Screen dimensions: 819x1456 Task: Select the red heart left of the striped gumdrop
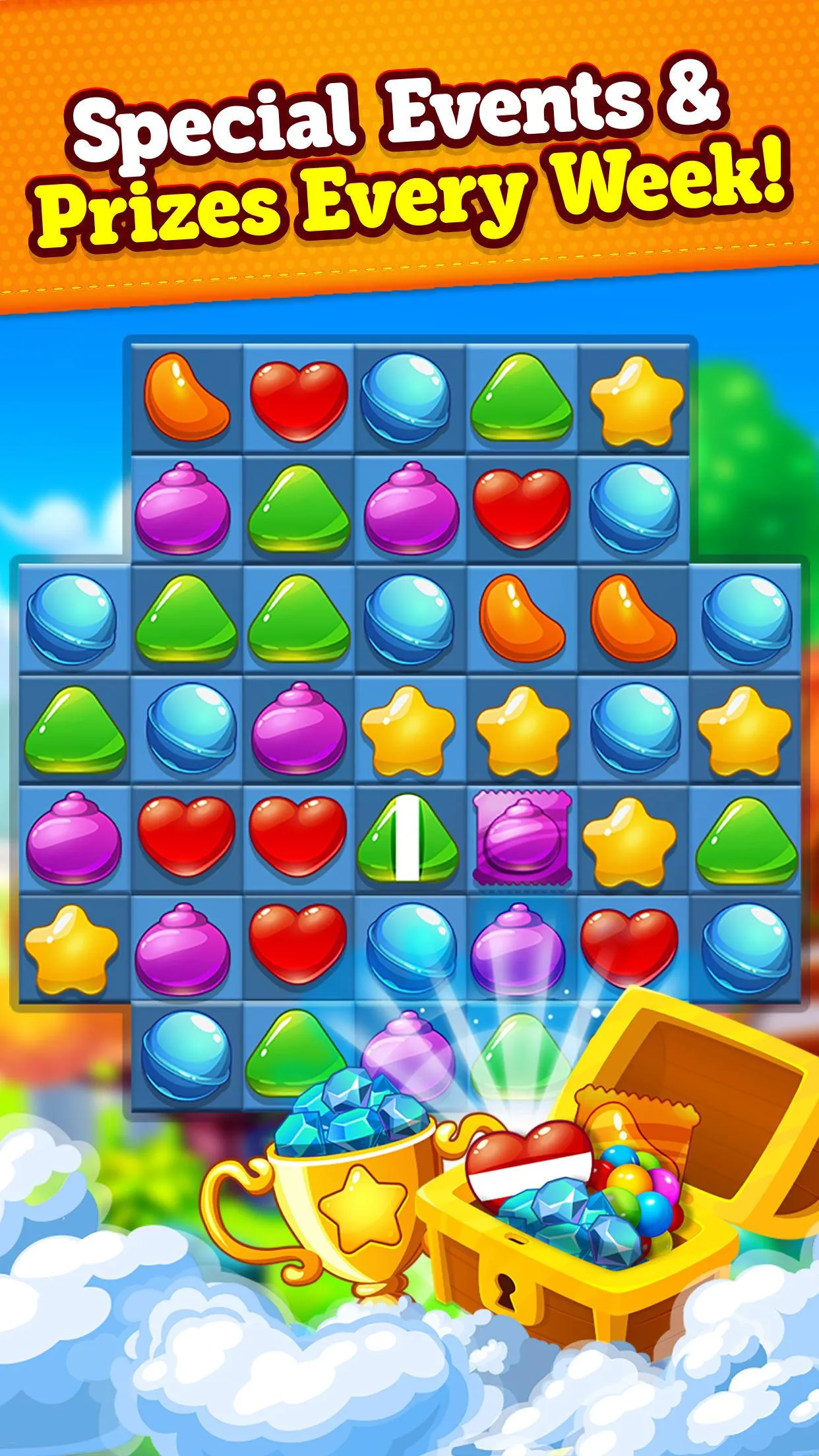[298, 835]
